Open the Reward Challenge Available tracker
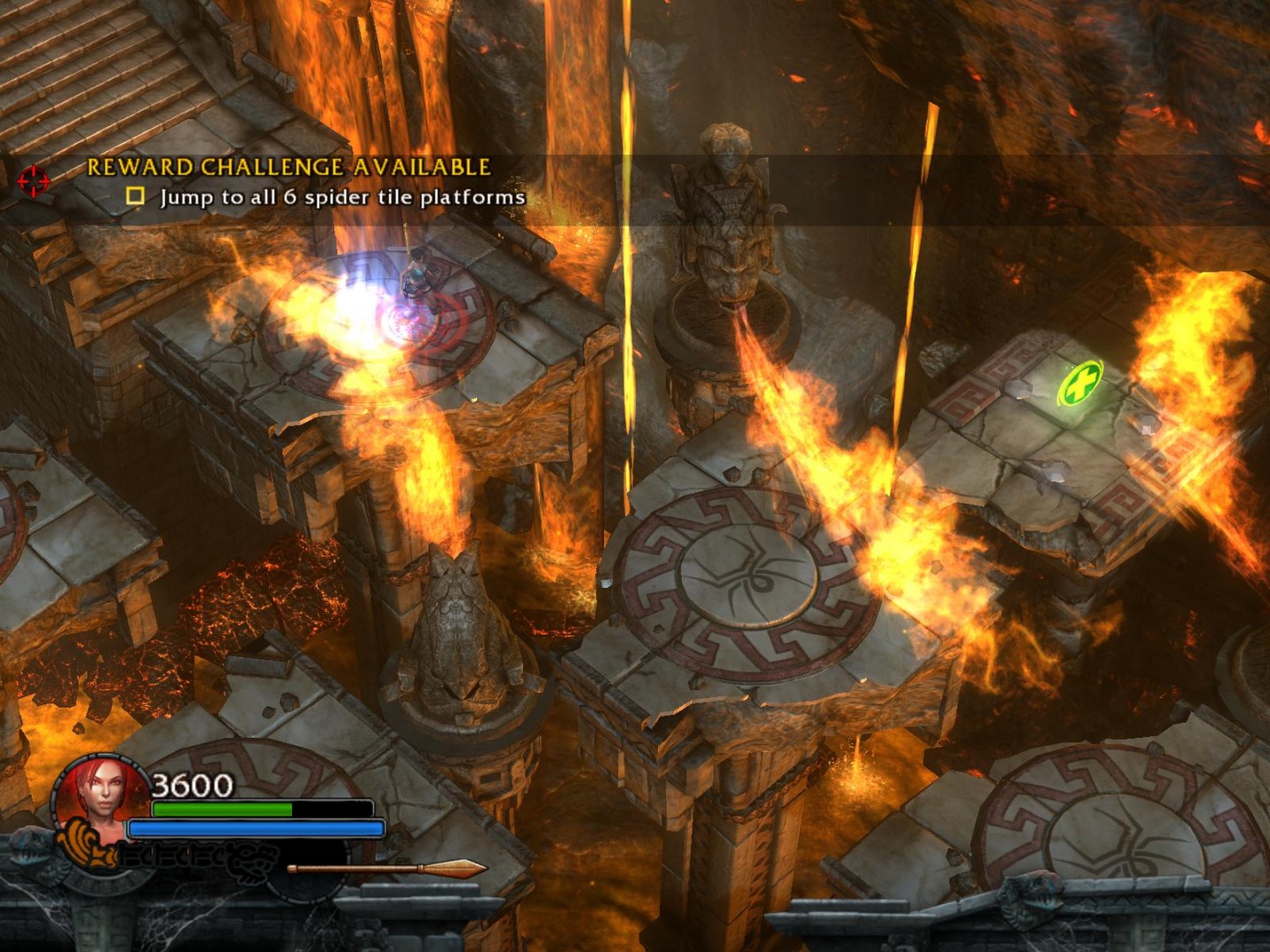The height and width of the screenshot is (952, 1270). coord(288,167)
